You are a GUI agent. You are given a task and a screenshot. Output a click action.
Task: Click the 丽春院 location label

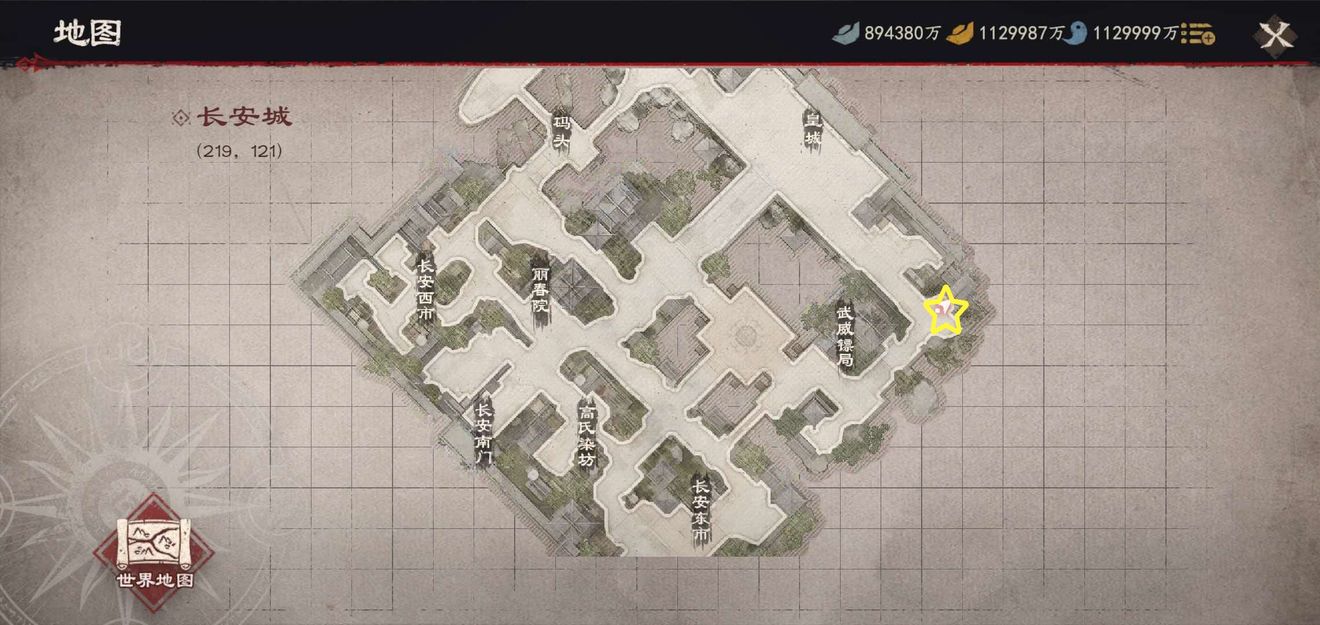540,290
